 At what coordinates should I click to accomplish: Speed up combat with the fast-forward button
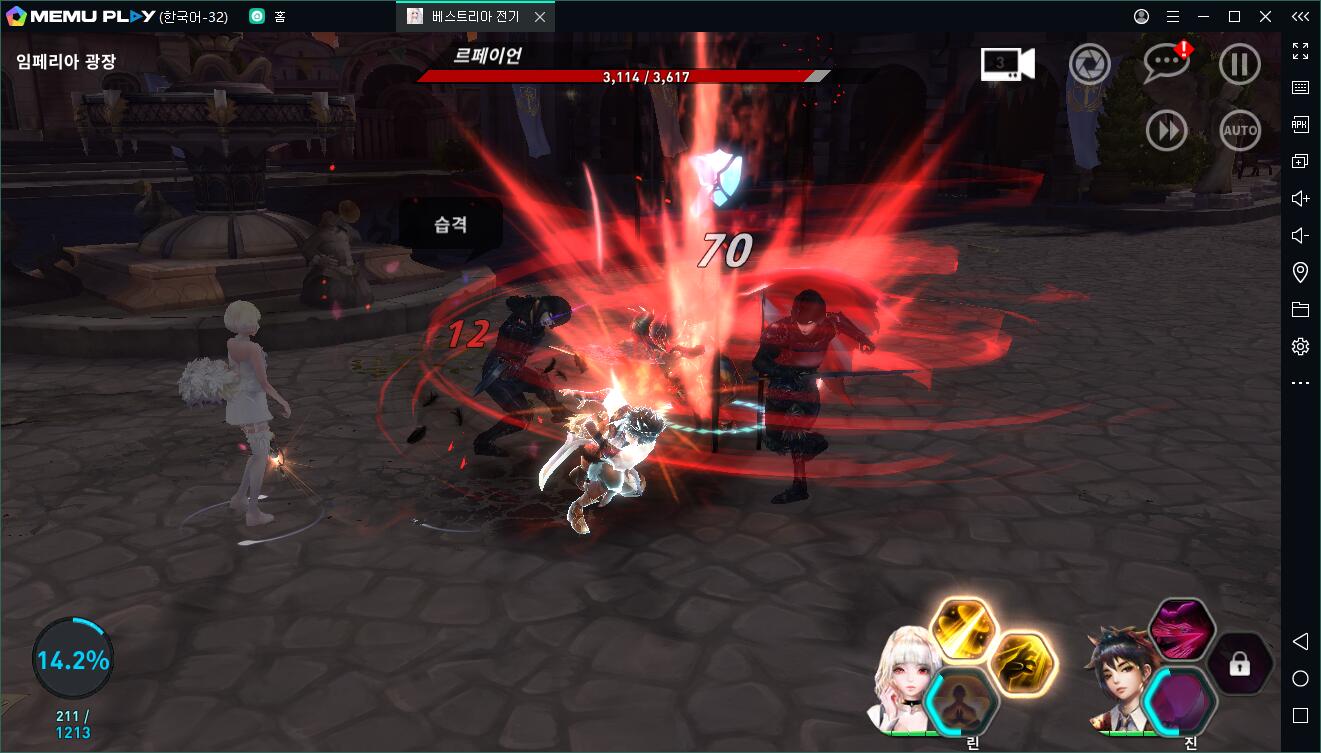tap(1166, 130)
